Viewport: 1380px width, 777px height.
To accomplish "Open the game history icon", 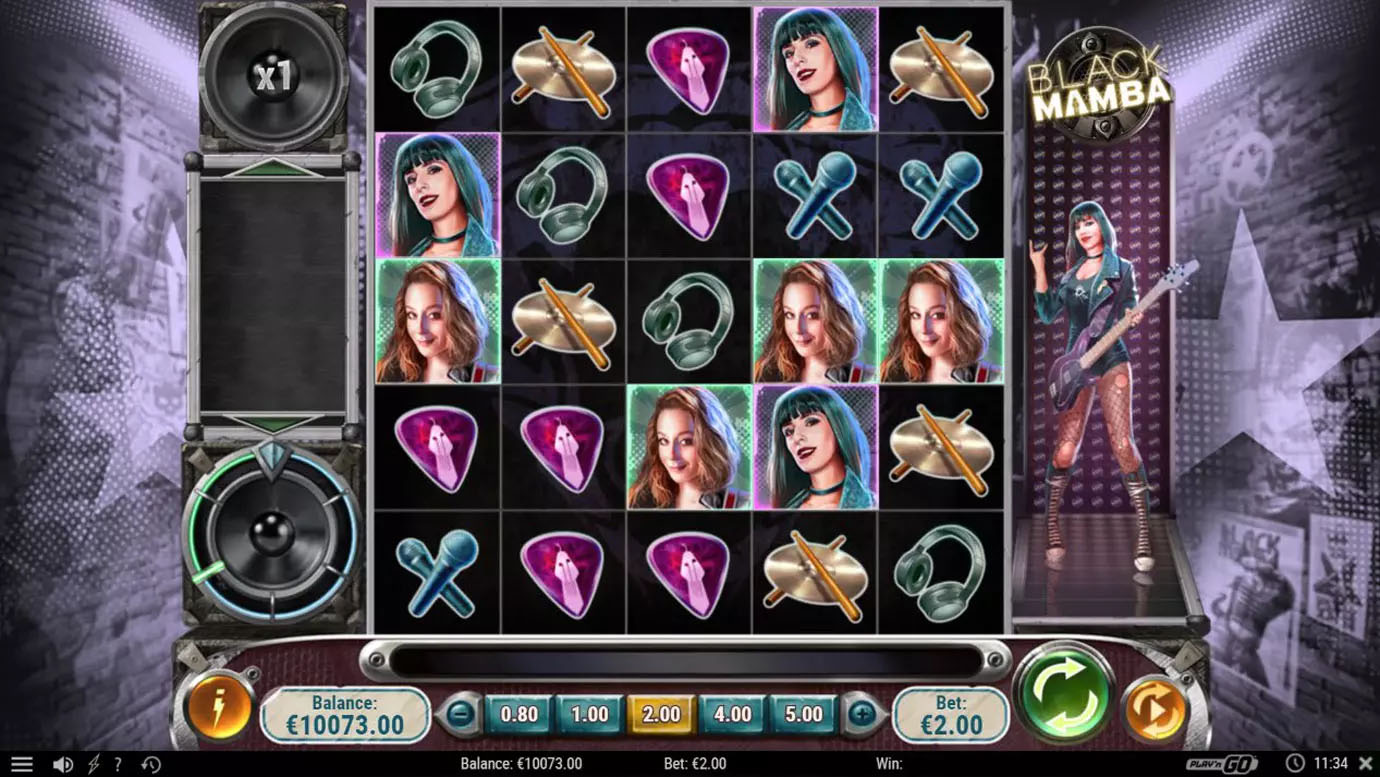I will click(151, 765).
